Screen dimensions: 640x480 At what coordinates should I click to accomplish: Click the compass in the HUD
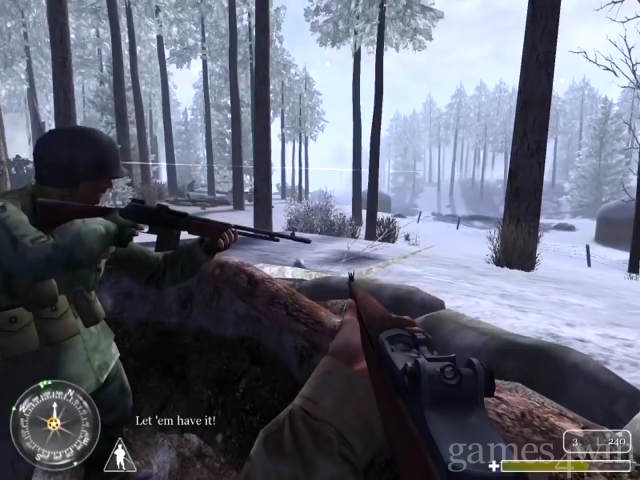[54, 425]
